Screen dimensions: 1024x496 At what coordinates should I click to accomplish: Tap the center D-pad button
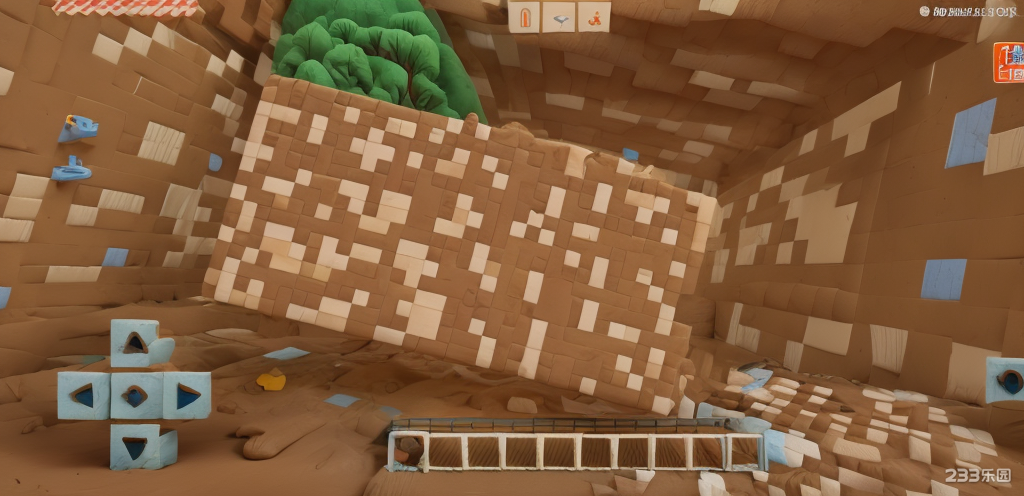coord(135,395)
